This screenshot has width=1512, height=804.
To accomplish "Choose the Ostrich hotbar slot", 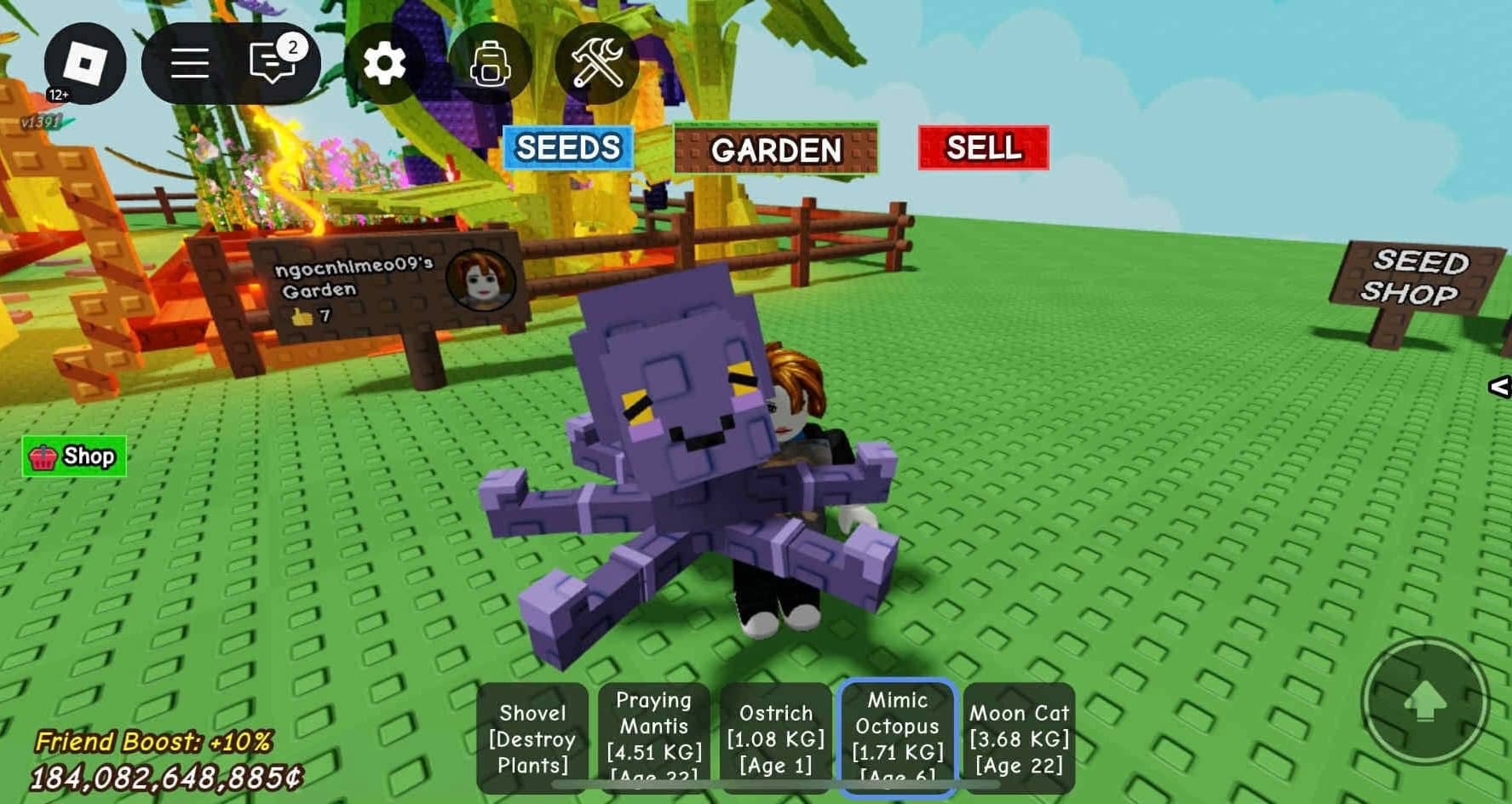I will (x=775, y=738).
